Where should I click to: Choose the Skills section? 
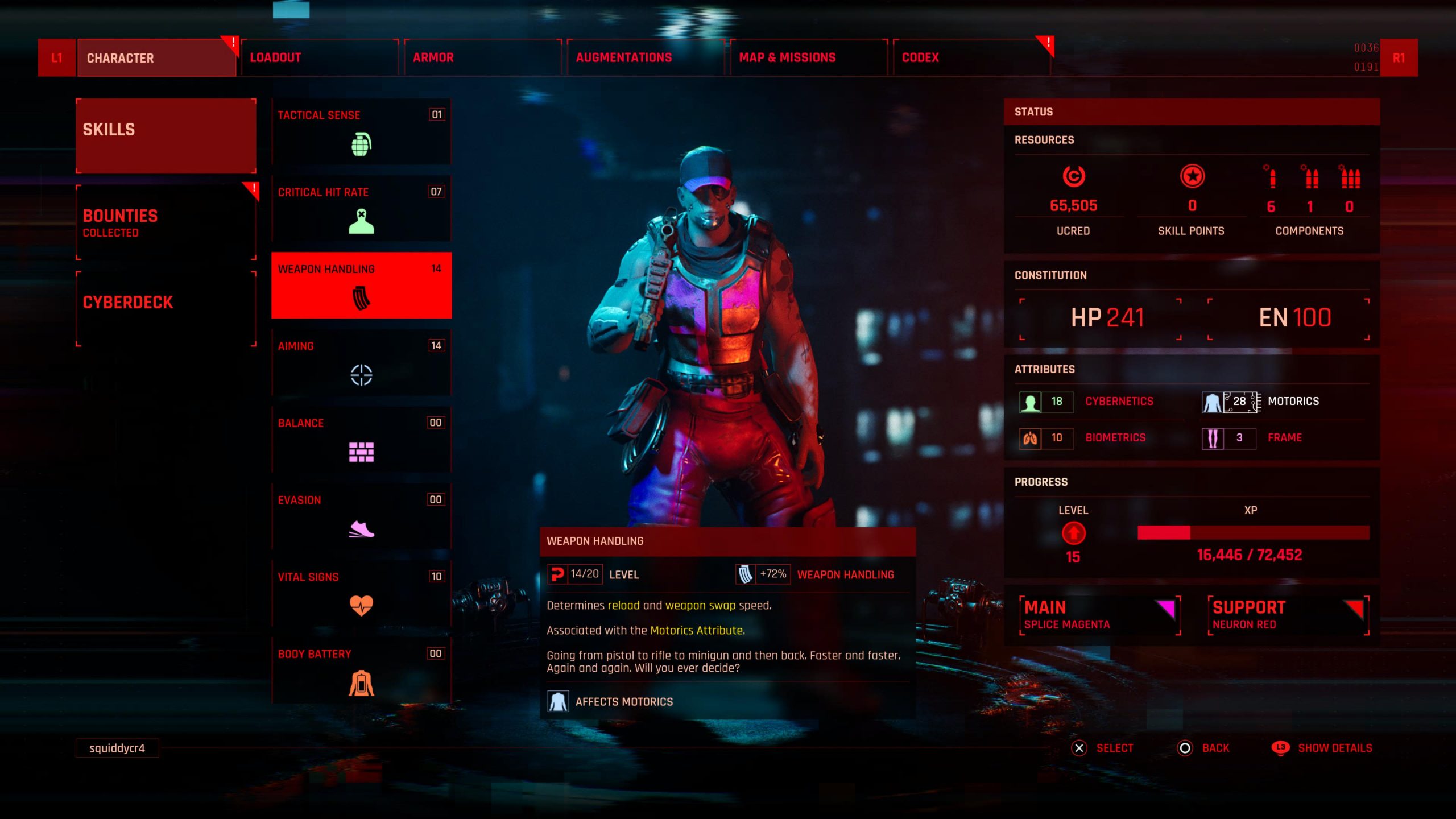166,135
